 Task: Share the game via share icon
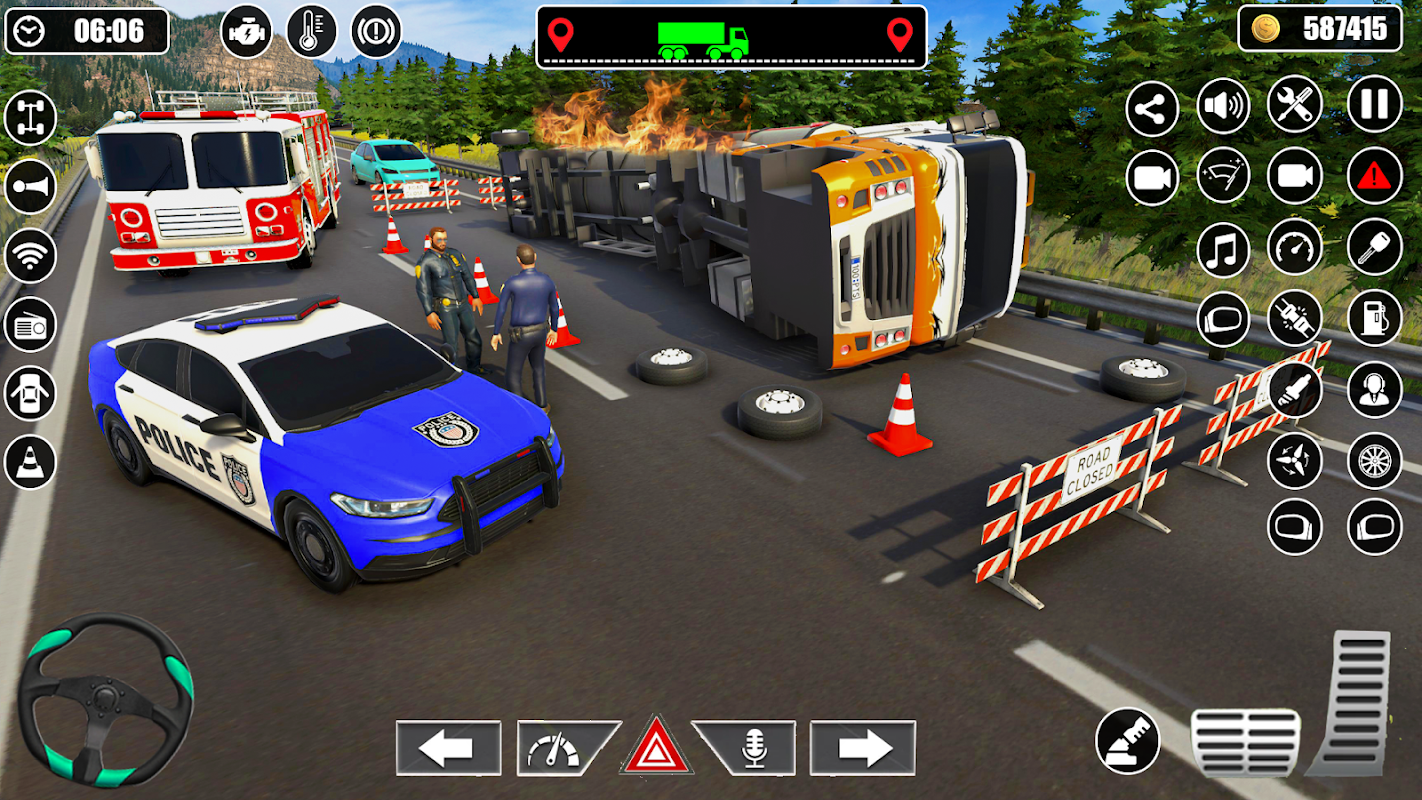(x=1152, y=109)
